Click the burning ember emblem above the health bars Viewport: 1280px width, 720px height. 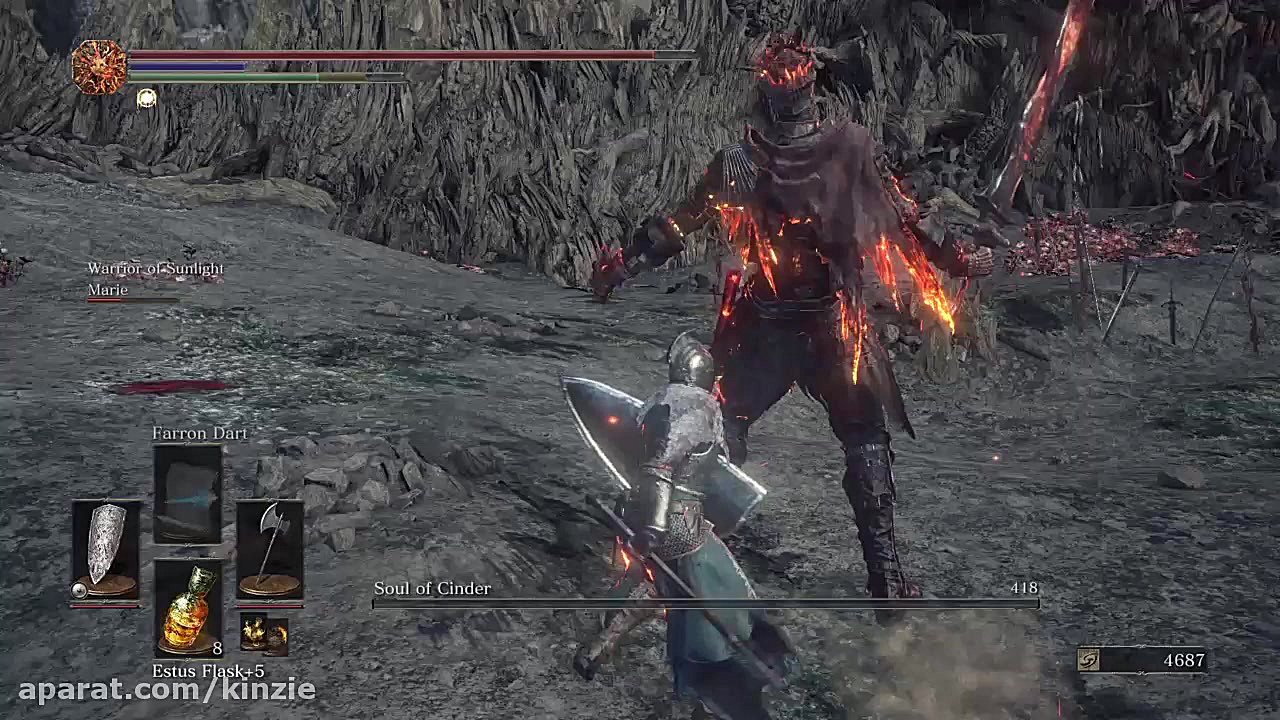[x=98, y=62]
